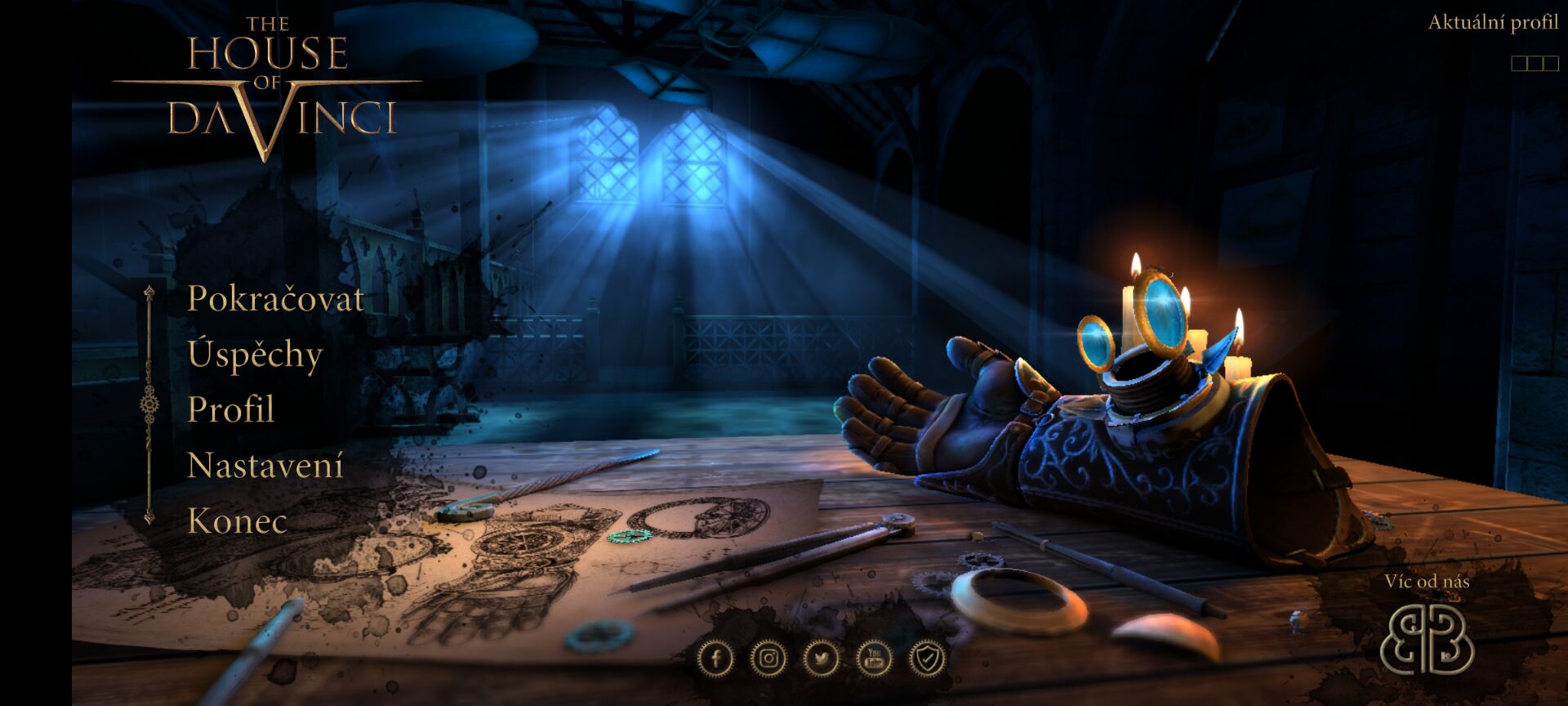Open Nastavení settings
This screenshot has width=1568, height=706.
click(265, 465)
